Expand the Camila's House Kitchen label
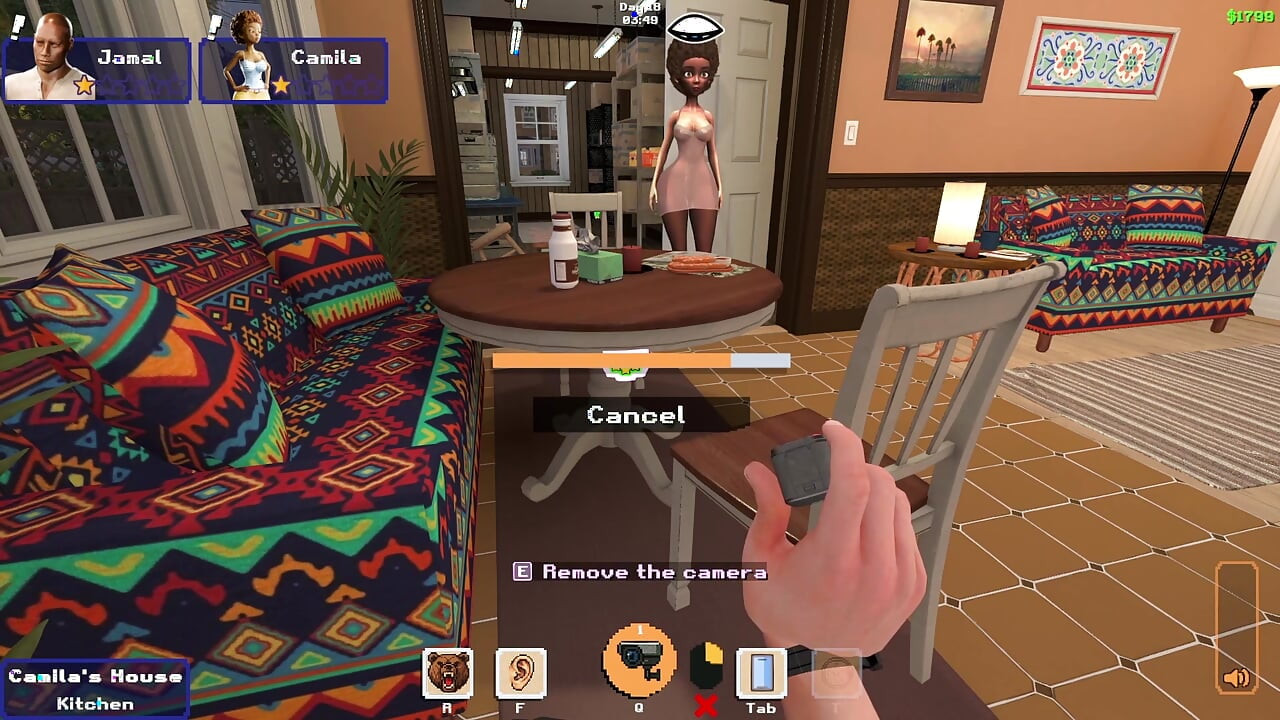 pos(93,687)
